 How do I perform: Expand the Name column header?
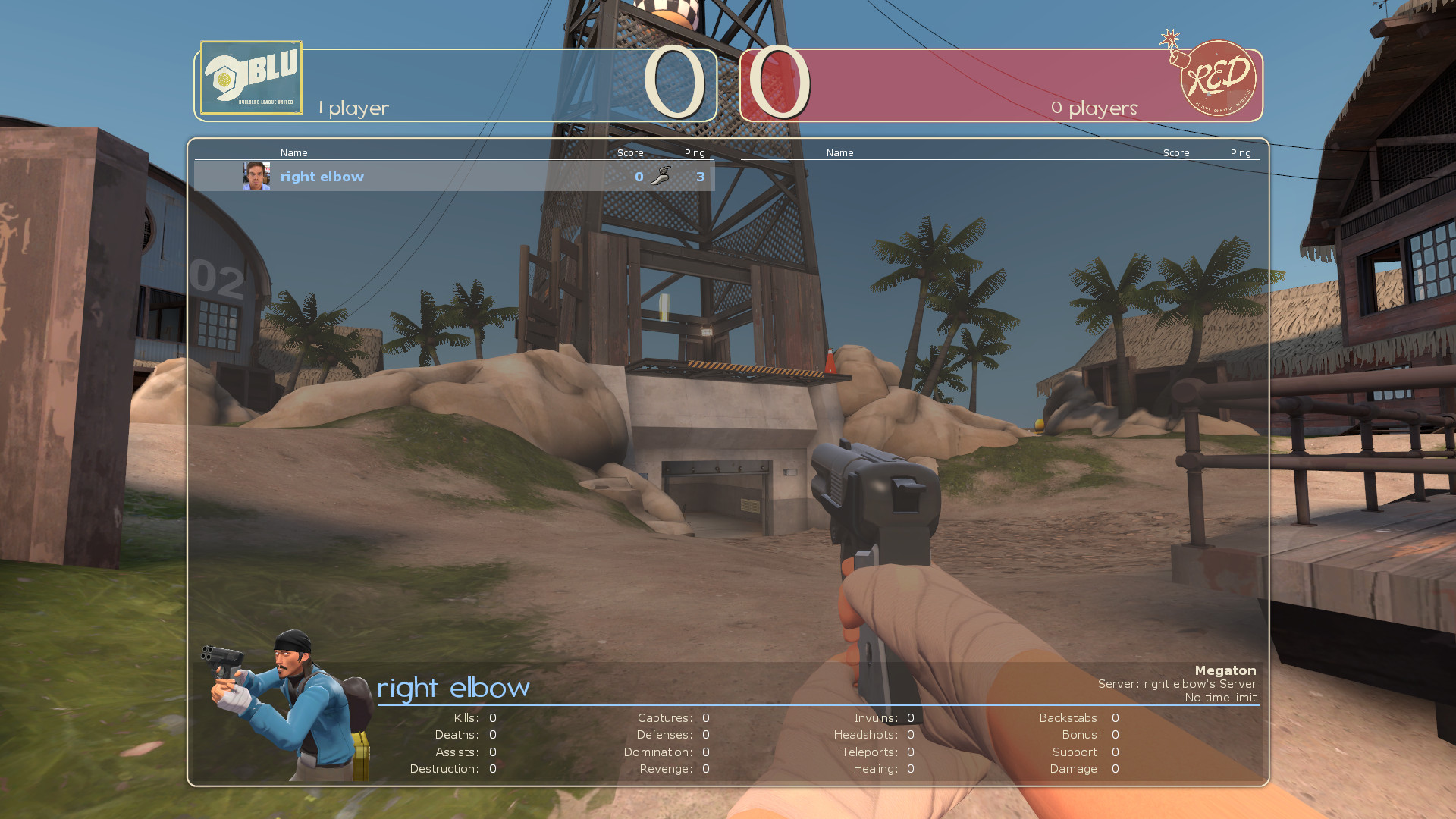pos(294,152)
